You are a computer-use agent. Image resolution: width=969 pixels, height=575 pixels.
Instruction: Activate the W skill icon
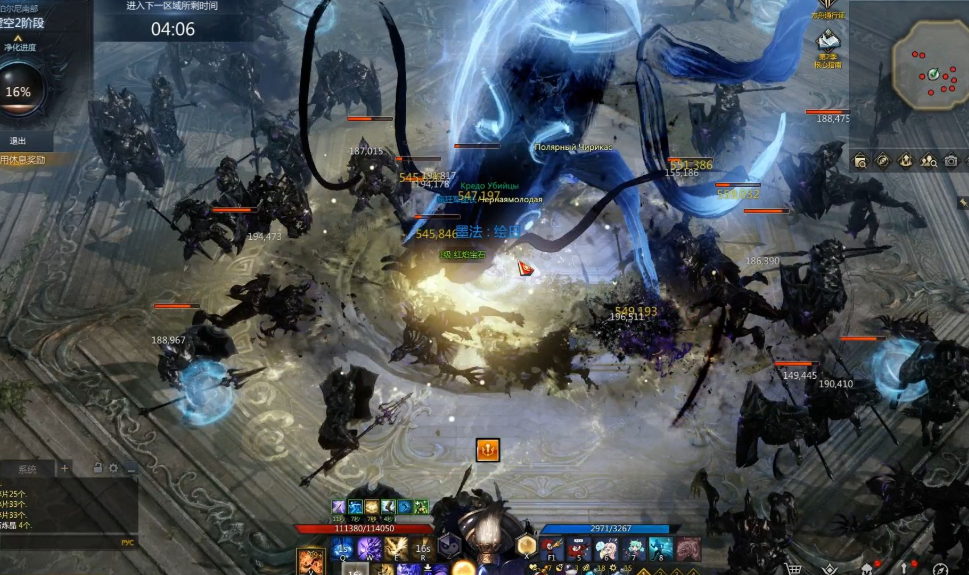pyautogui.click(x=369, y=548)
